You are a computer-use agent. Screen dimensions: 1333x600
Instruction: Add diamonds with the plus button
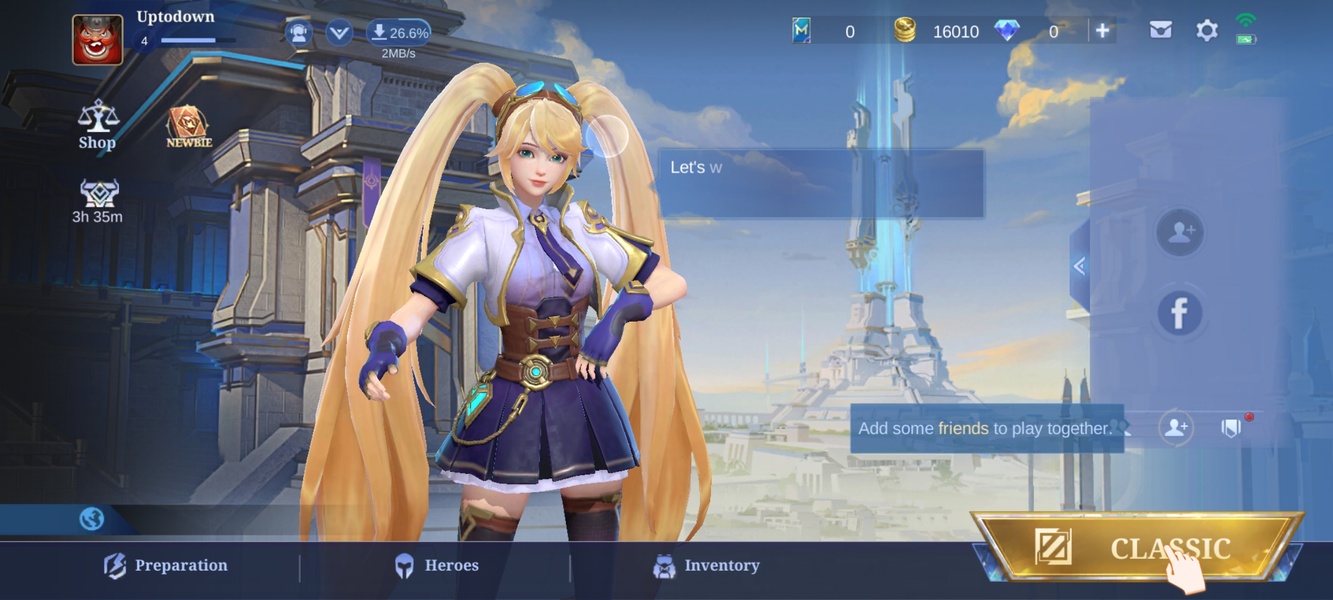click(x=1102, y=31)
